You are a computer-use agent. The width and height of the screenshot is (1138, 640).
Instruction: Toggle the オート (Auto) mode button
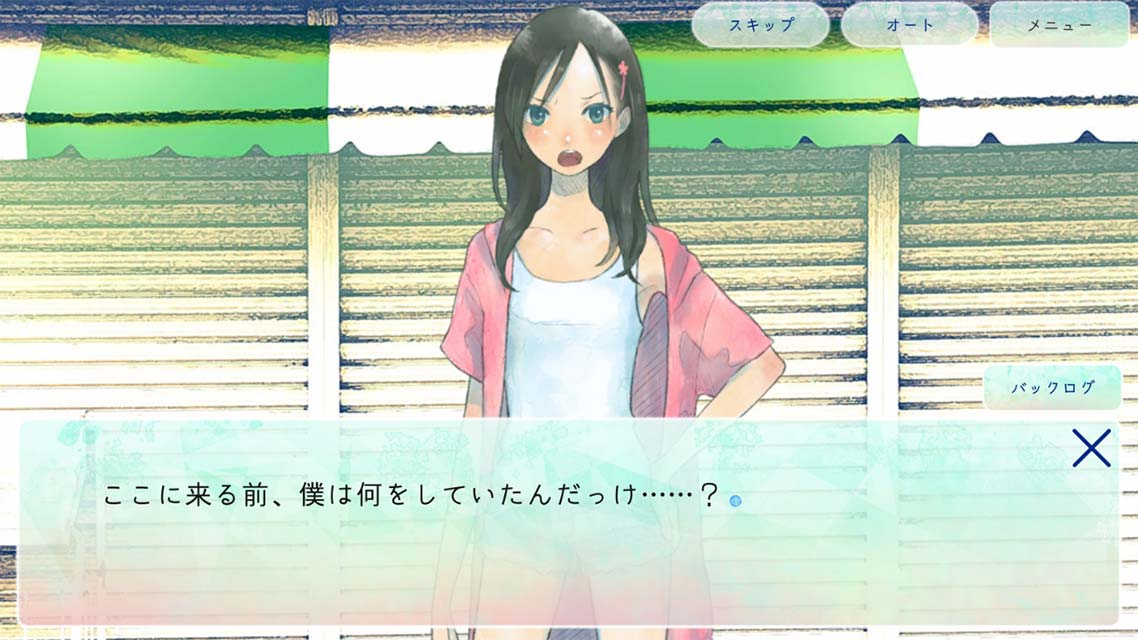click(909, 25)
